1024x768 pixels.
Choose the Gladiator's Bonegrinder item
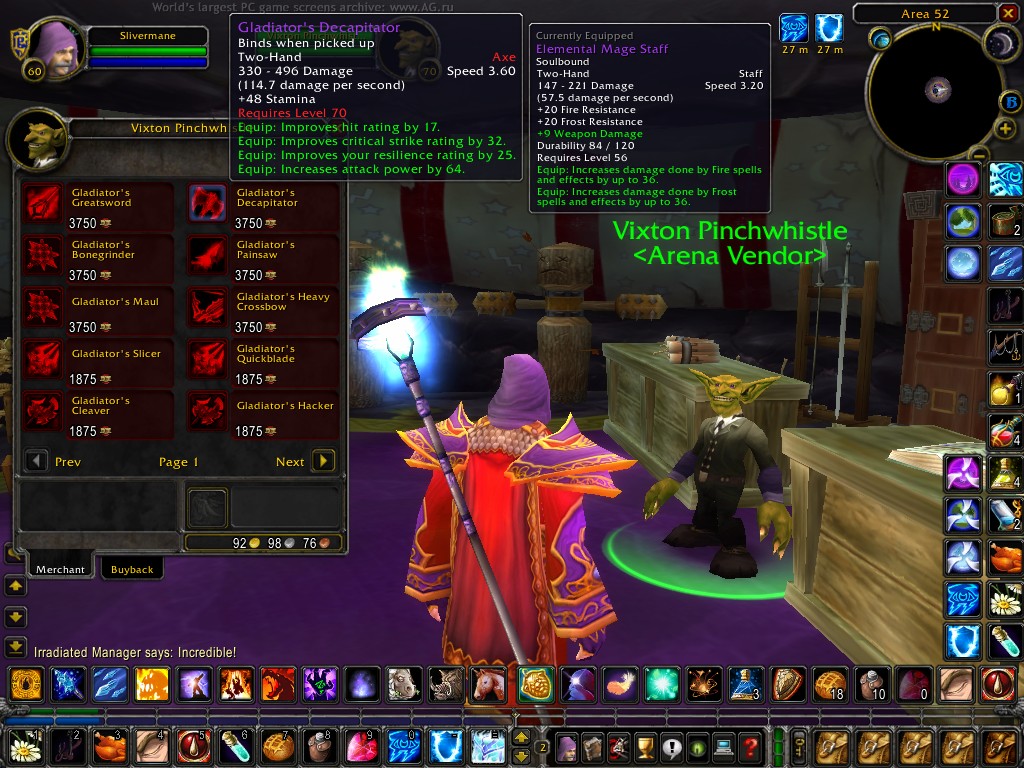click(43, 253)
